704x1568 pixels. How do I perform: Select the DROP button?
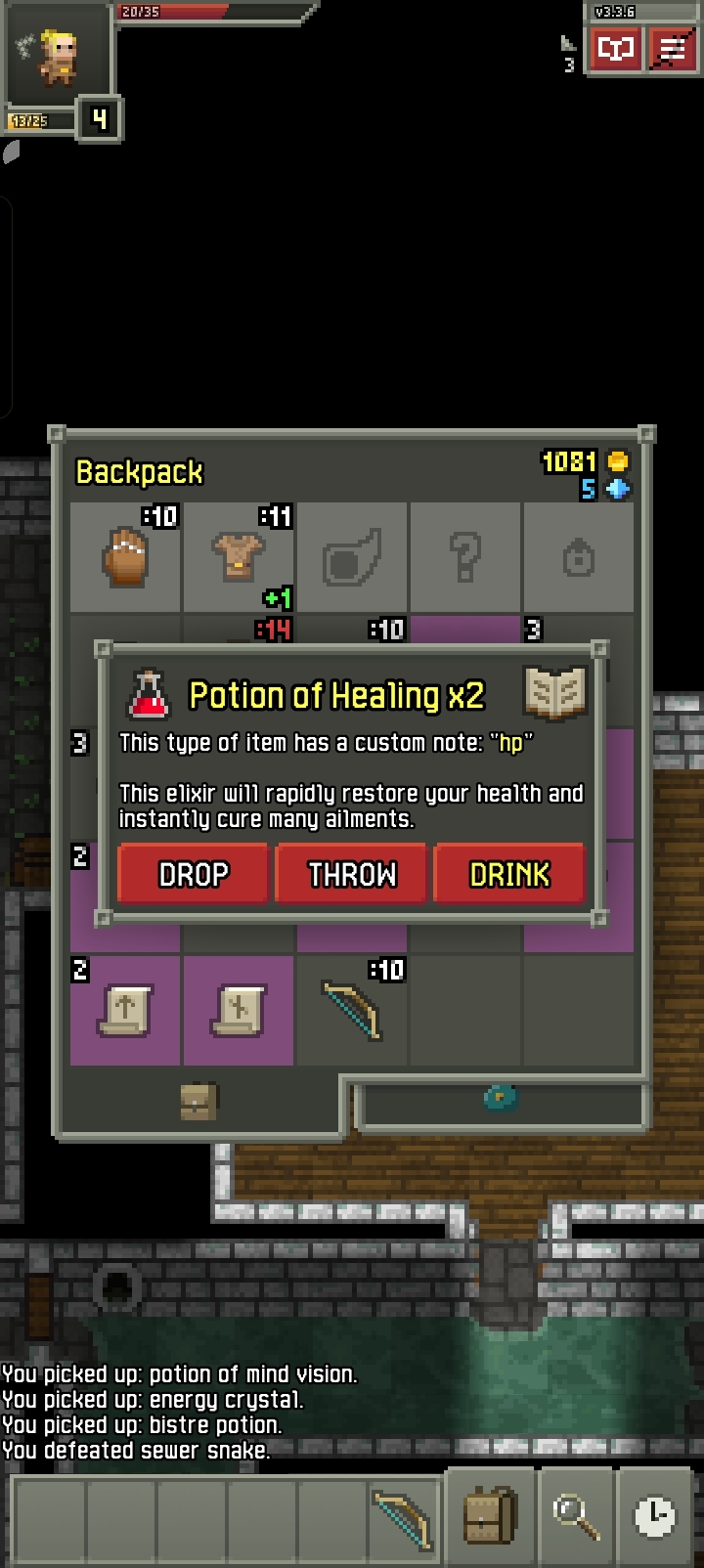point(193,873)
